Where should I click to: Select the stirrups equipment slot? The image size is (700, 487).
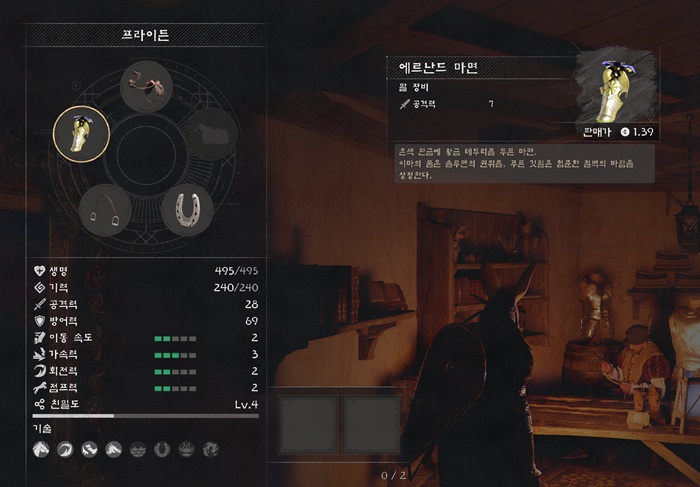tap(104, 209)
